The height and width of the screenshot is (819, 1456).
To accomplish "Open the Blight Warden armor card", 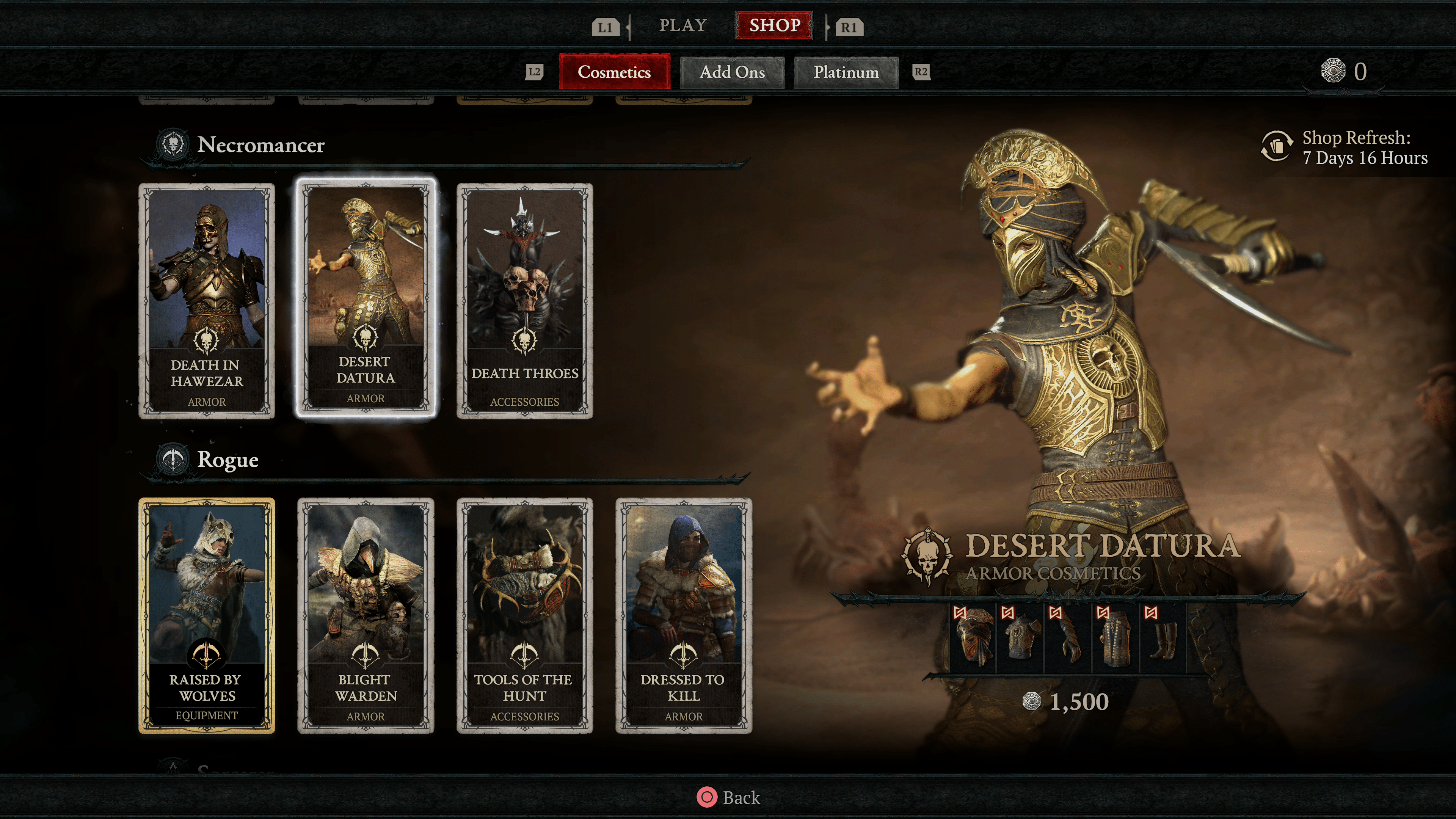I will tap(366, 615).
